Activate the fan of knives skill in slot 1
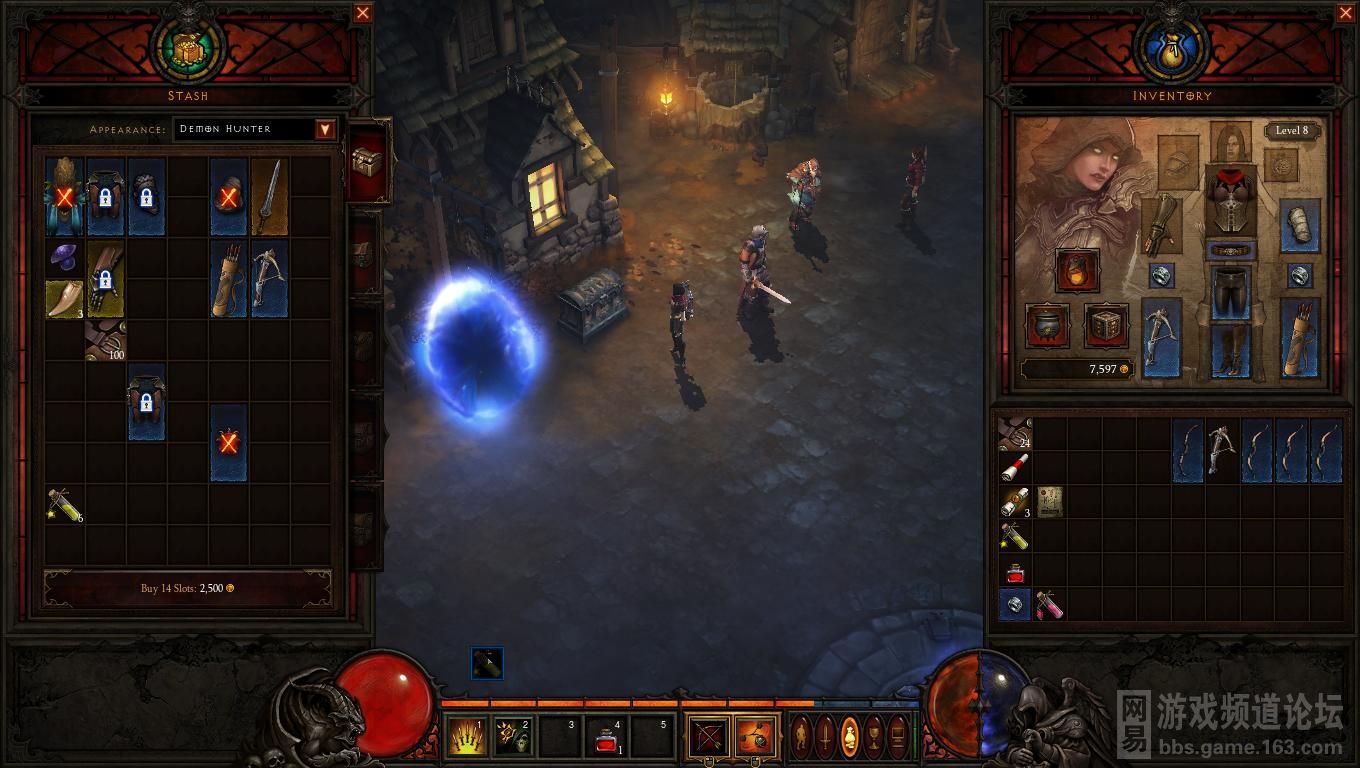This screenshot has height=768, width=1360. 465,737
